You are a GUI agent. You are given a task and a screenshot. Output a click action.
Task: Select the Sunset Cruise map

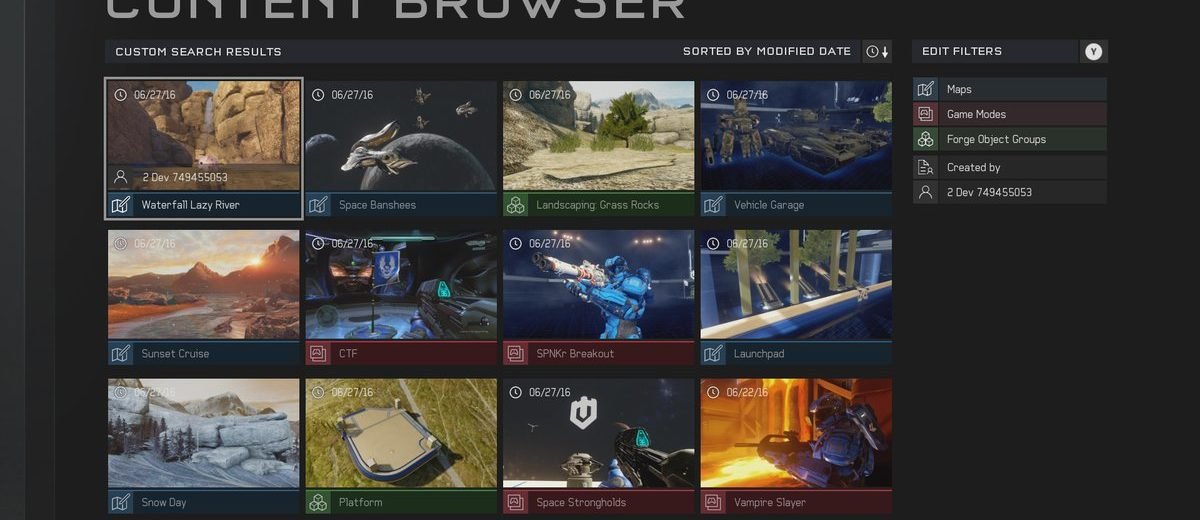pyautogui.click(x=203, y=296)
